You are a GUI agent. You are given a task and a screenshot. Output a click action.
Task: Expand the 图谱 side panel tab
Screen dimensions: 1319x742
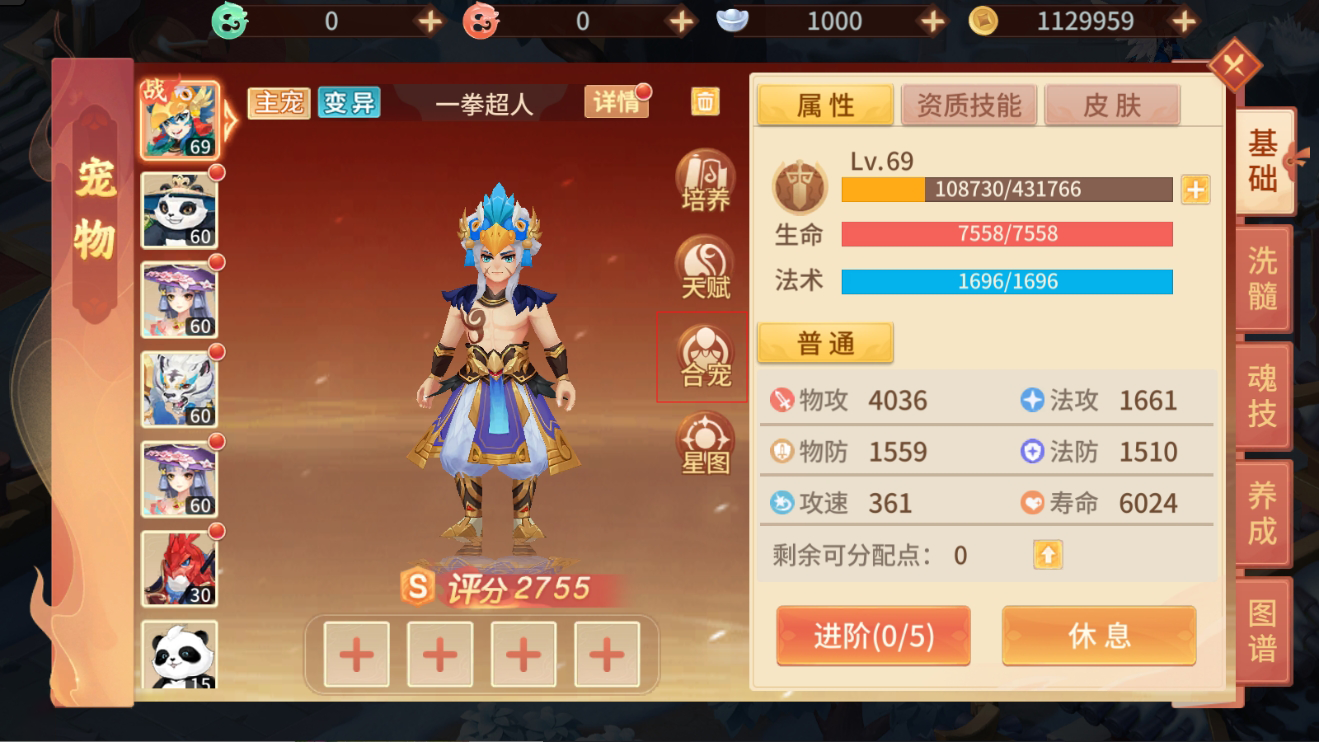1261,625
